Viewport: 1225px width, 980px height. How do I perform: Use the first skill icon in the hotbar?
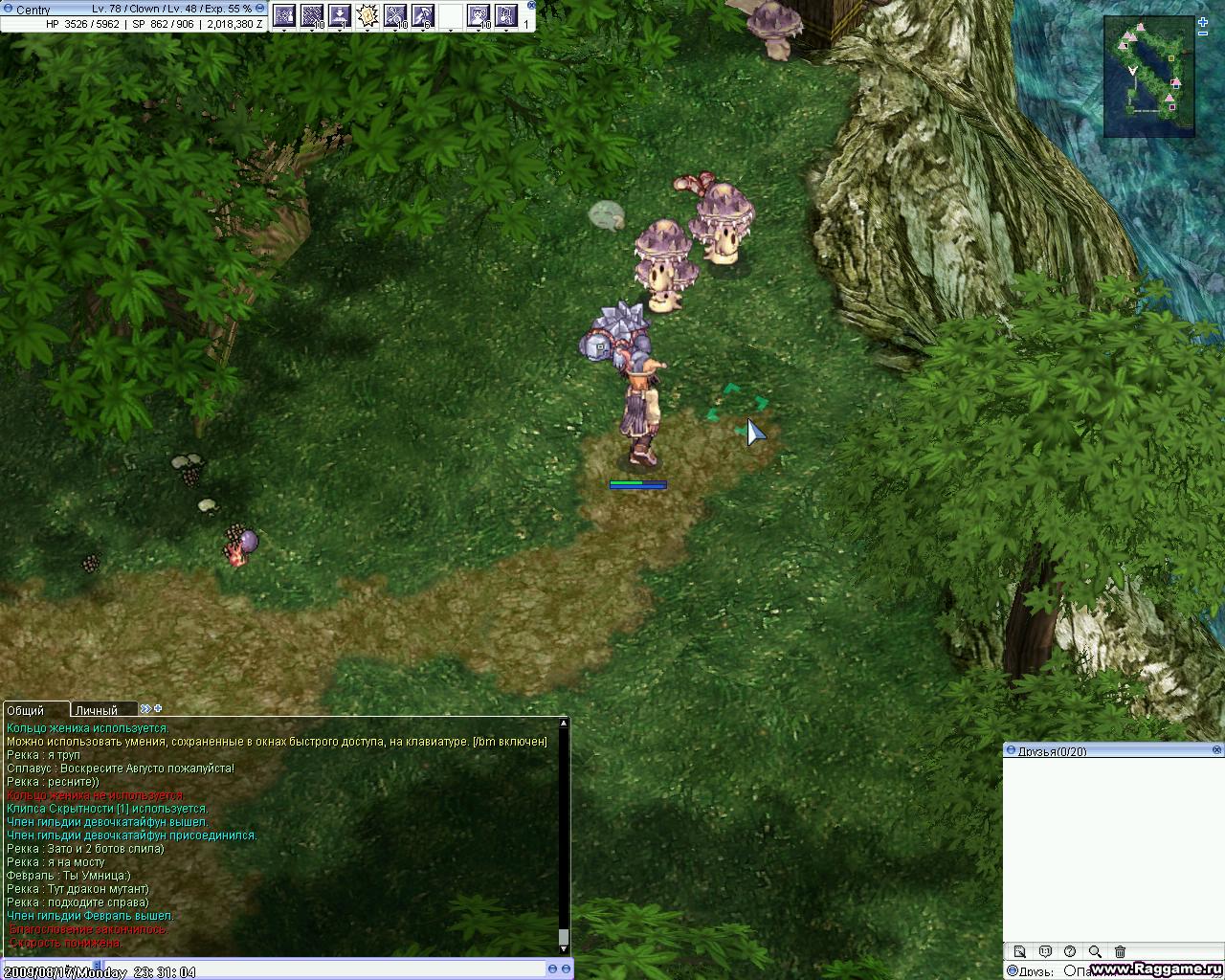tap(283, 15)
